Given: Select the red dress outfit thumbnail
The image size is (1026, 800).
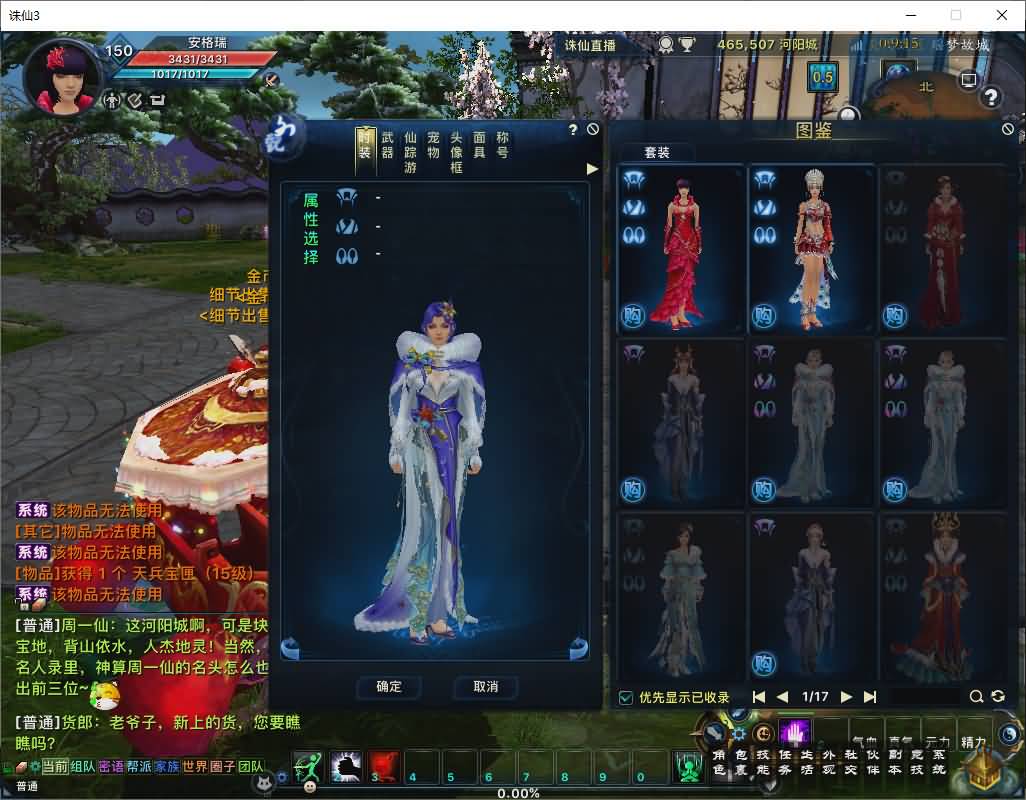Looking at the screenshot, I should (681, 250).
